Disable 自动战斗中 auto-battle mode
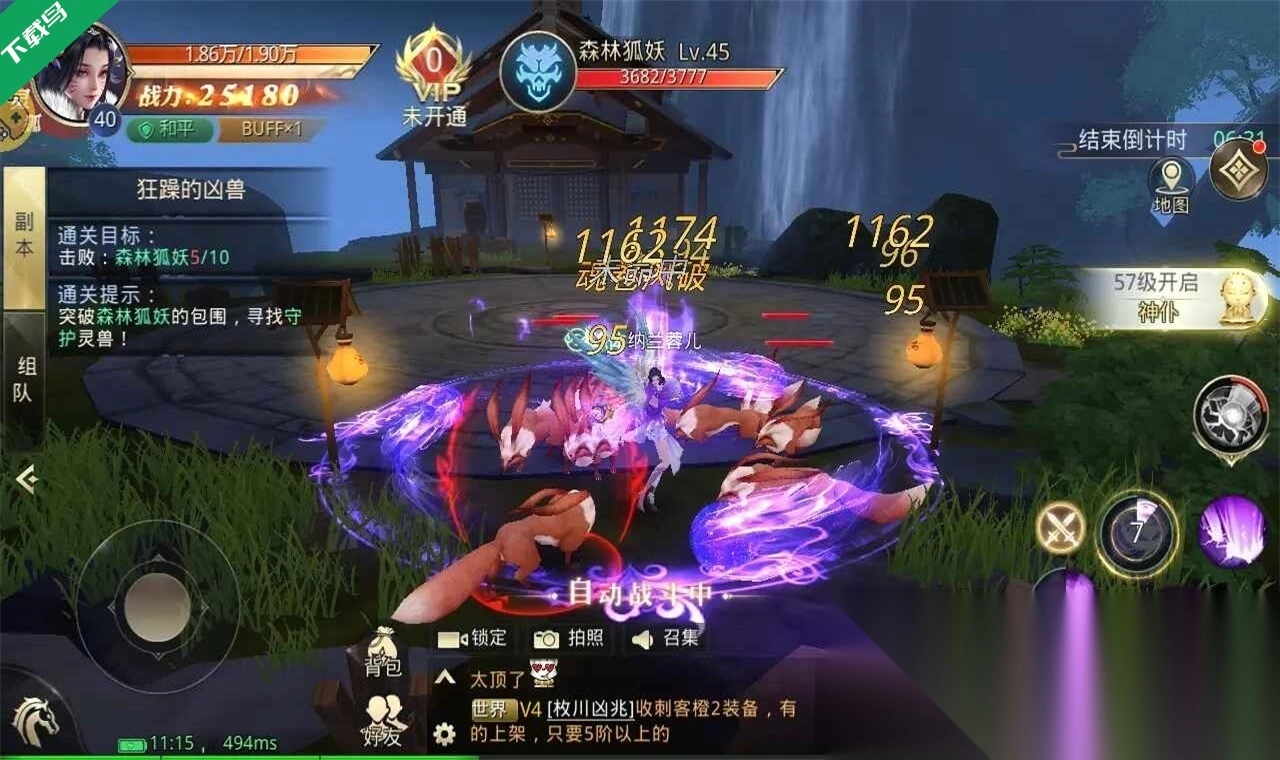Screen dimensions: 1280x760 (x=638, y=590)
